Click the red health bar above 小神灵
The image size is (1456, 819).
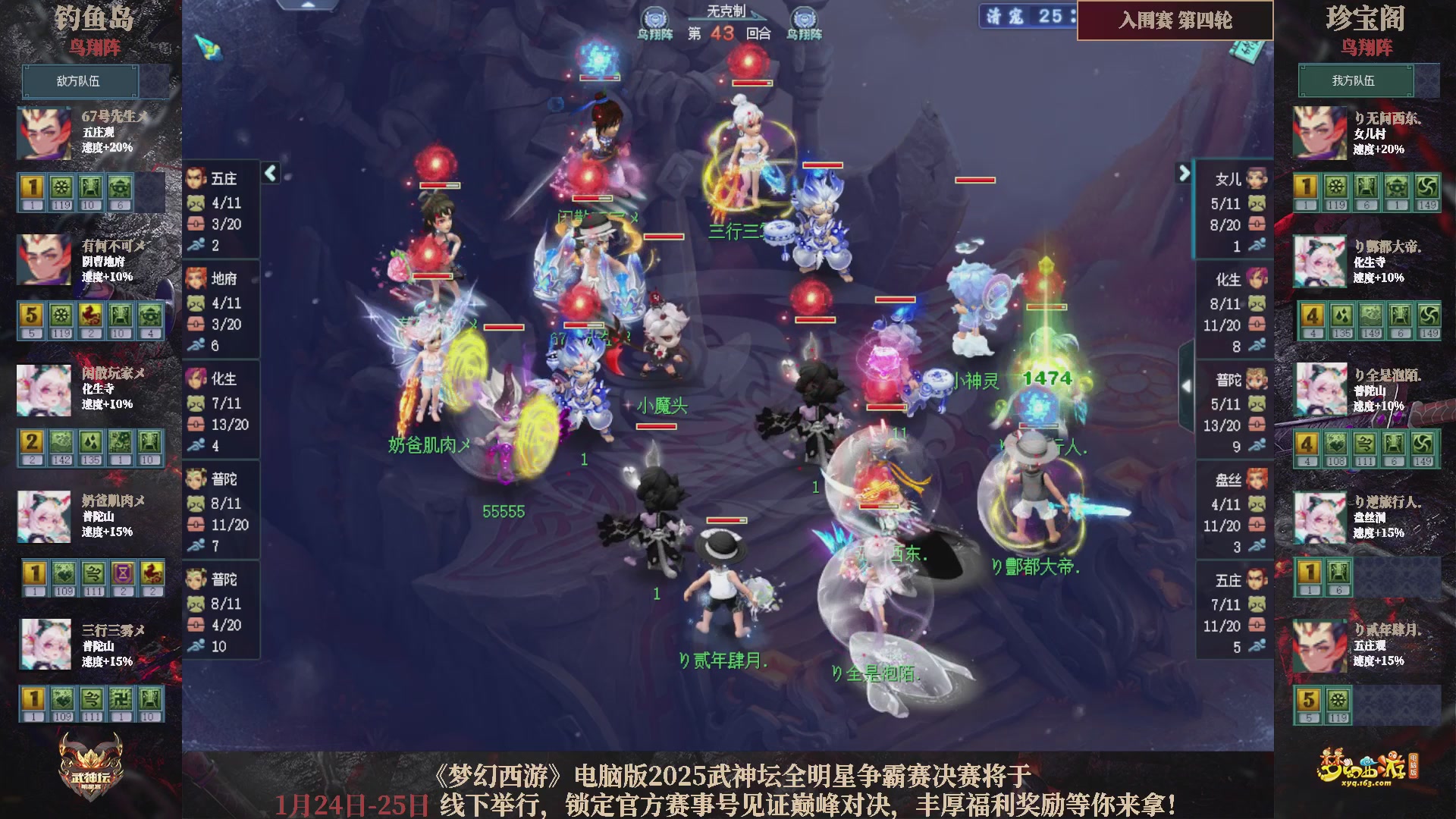point(893,300)
